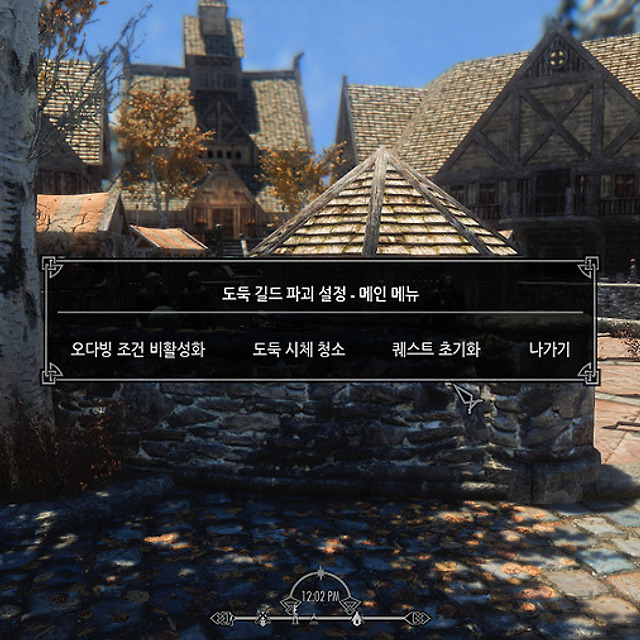The width and height of the screenshot is (640, 640).
Task: Exit the menu with 나가기
Action: click(x=549, y=350)
